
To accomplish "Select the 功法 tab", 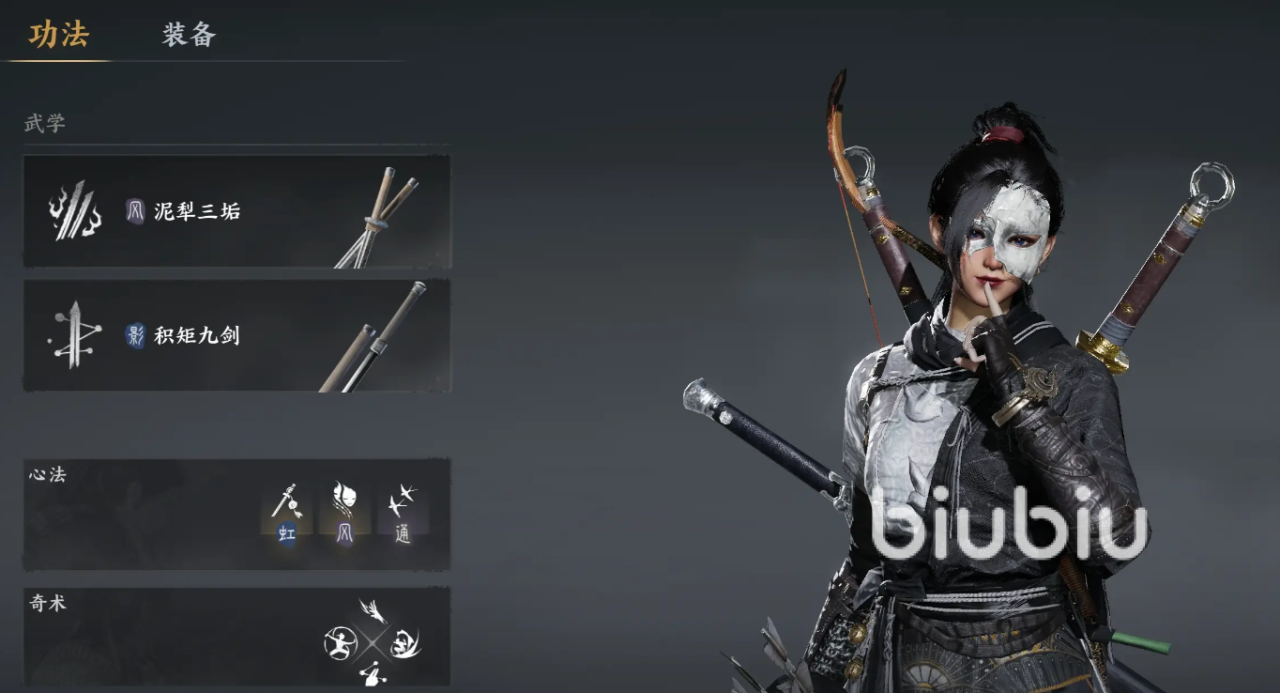I will click(59, 36).
